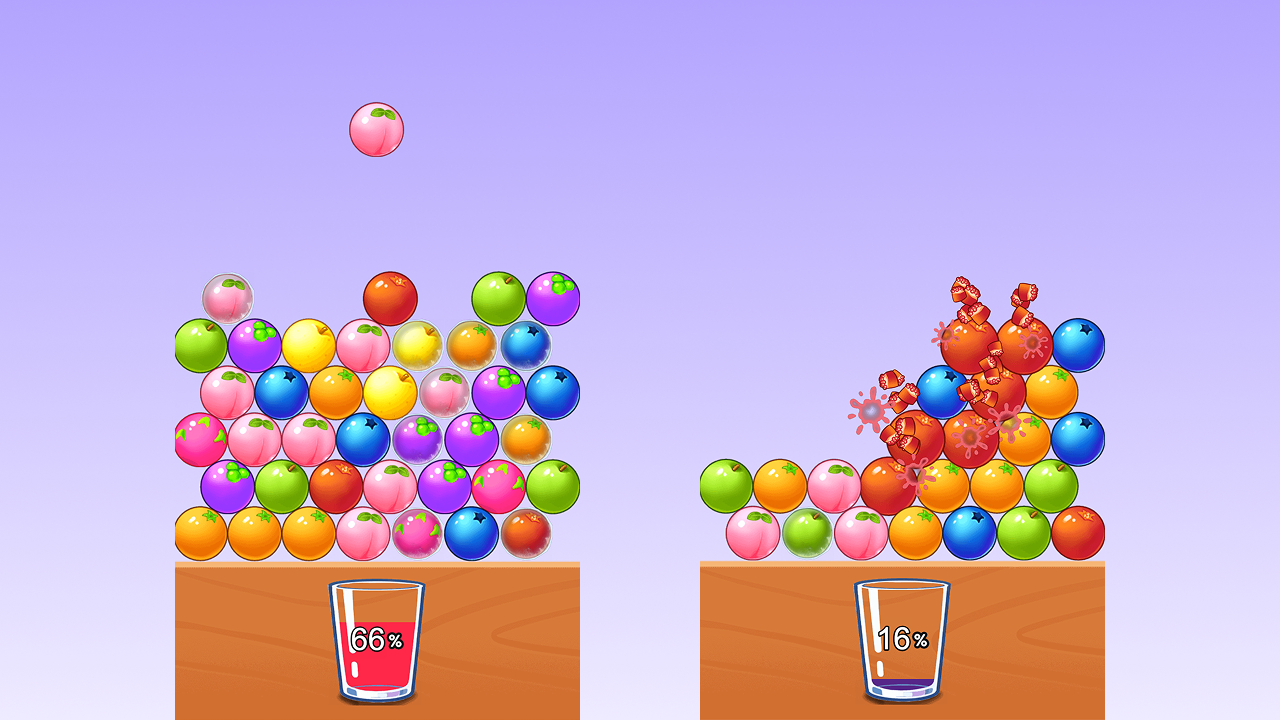This screenshot has height=720, width=1280.
Task: Click the falling peach bubble at the top
Action: [x=378, y=128]
